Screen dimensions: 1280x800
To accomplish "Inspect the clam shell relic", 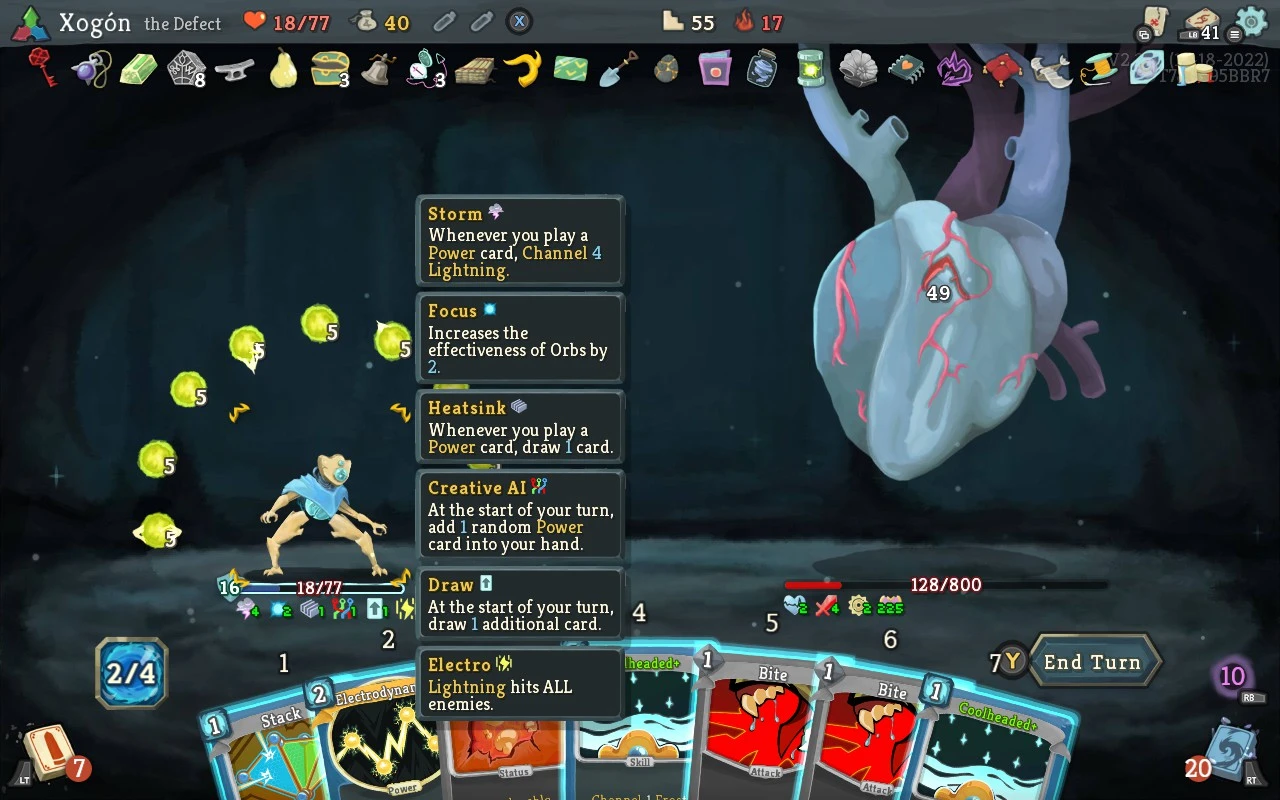I will coord(858,69).
